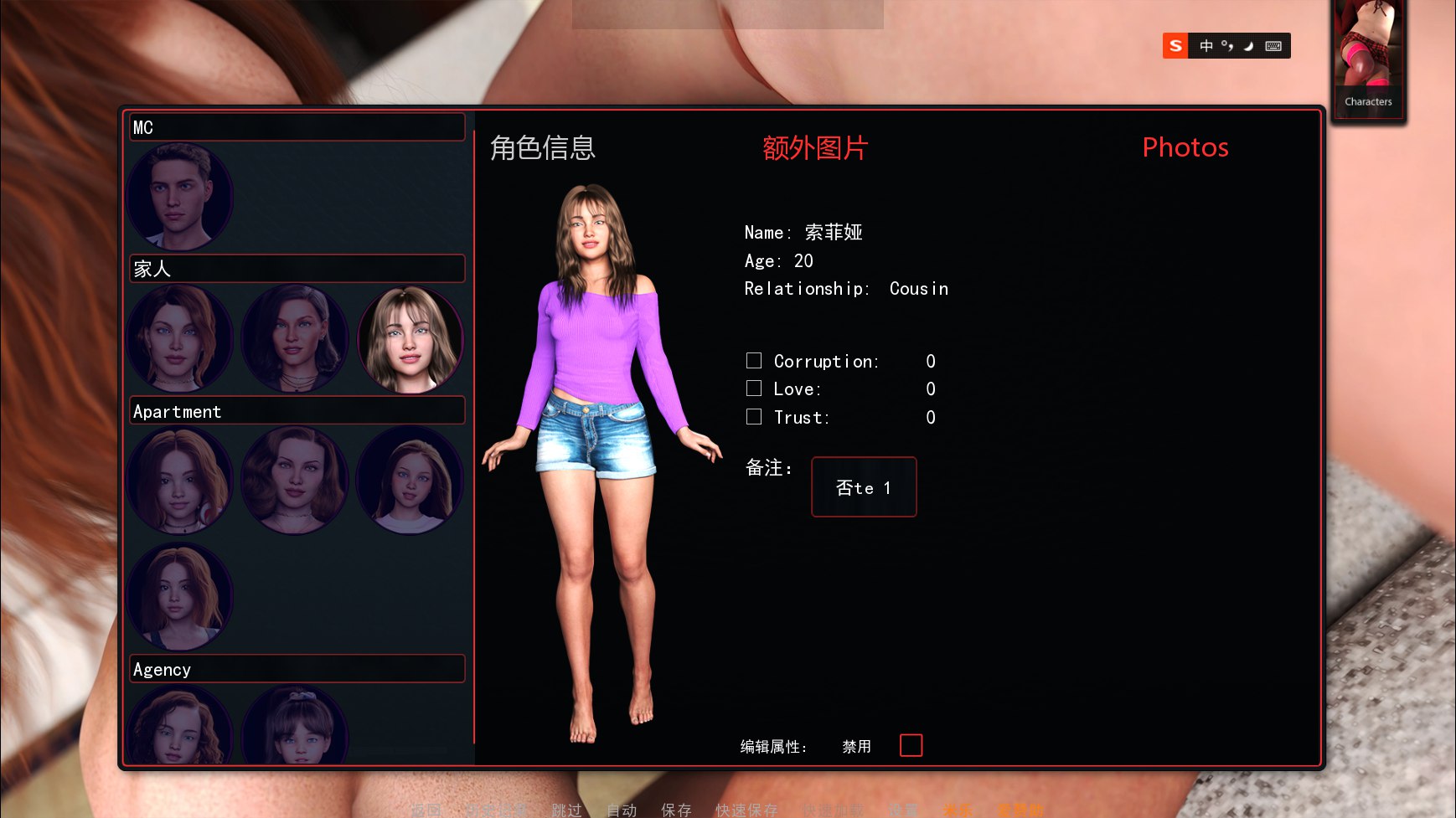
Task: Open the 角色信息 tab
Action: point(542,148)
